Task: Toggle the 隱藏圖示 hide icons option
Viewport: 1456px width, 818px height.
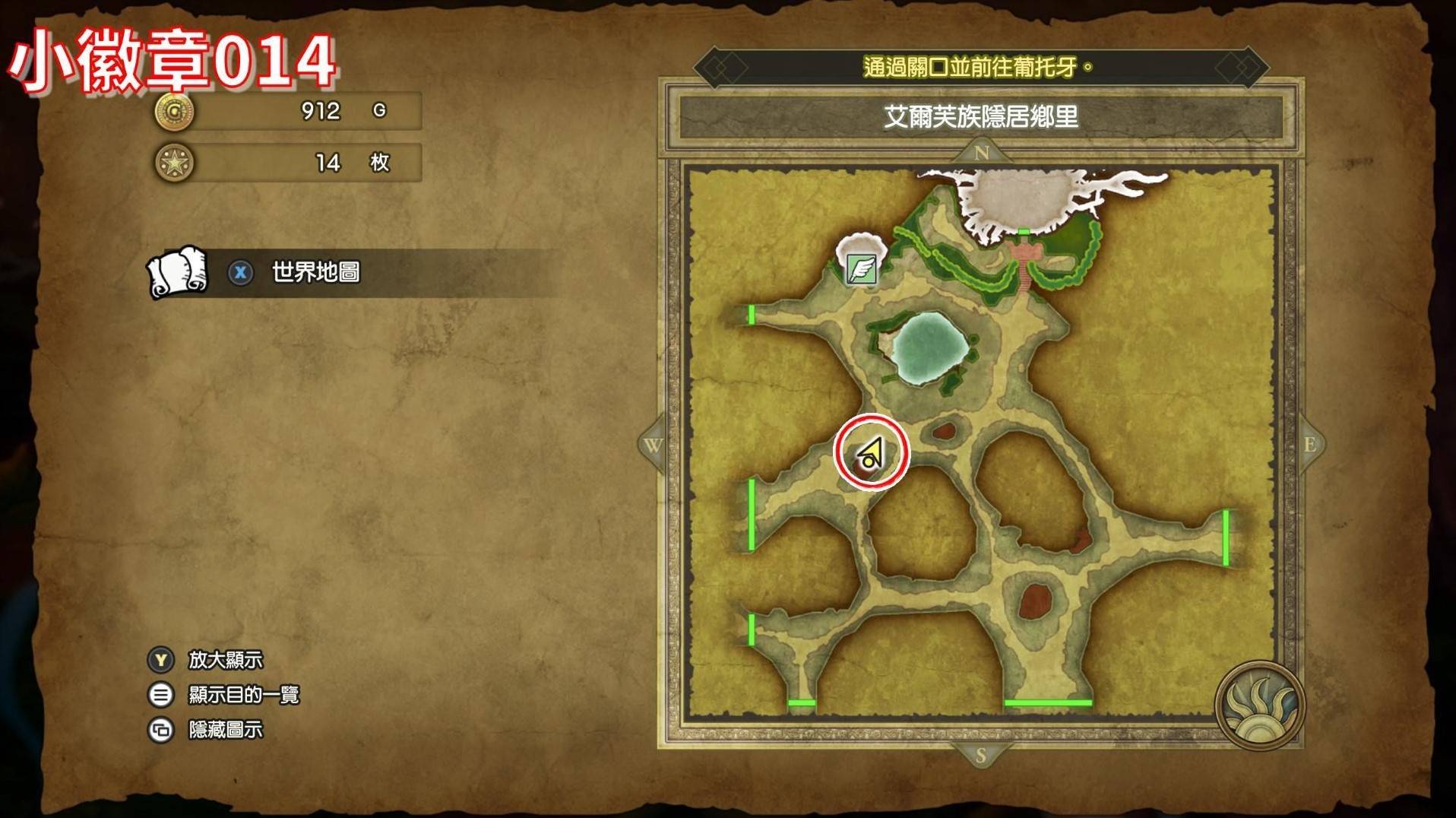Action: pyautogui.click(x=225, y=730)
